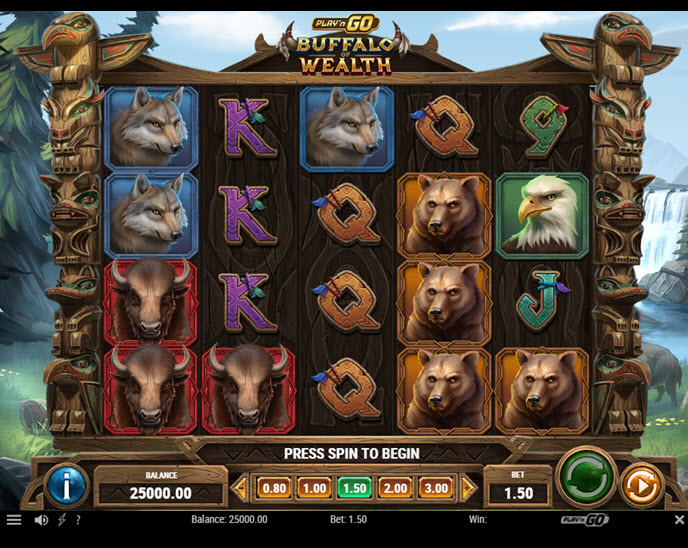Click the left arrow to show lower bets
Viewport: 688px width, 548px height.
click(240, 488)
